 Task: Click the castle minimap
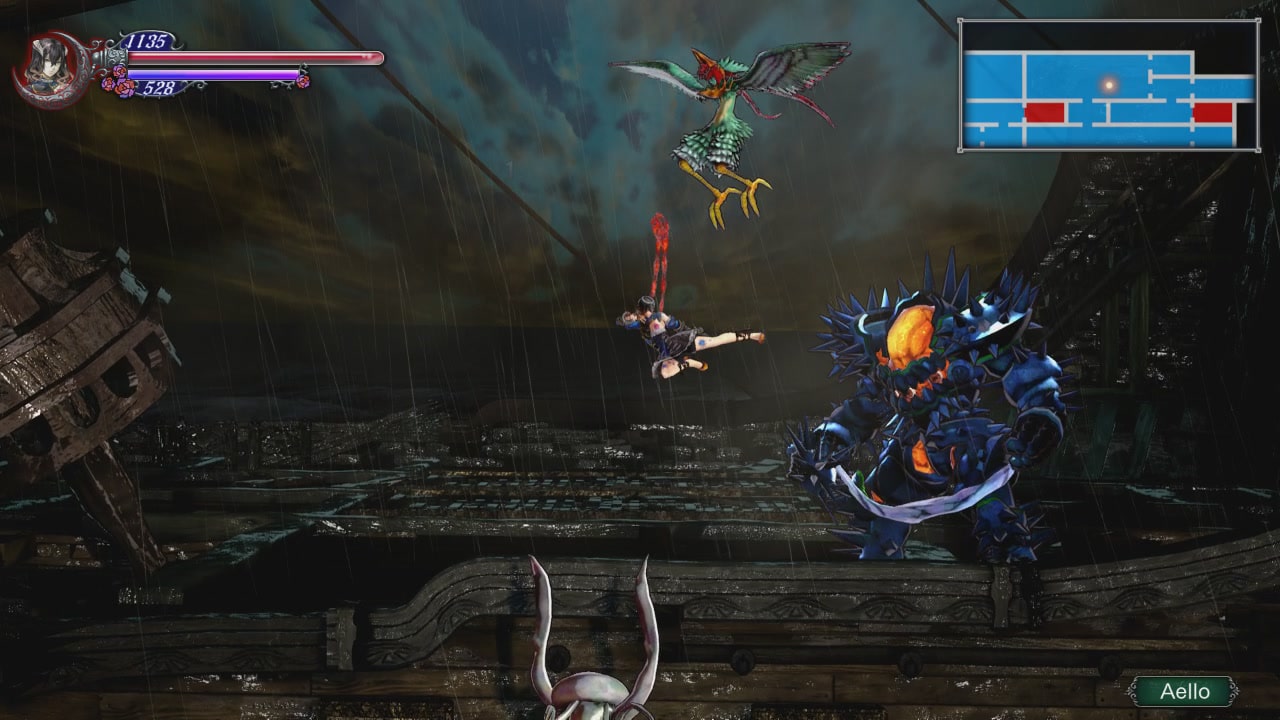coord(1108,86)
